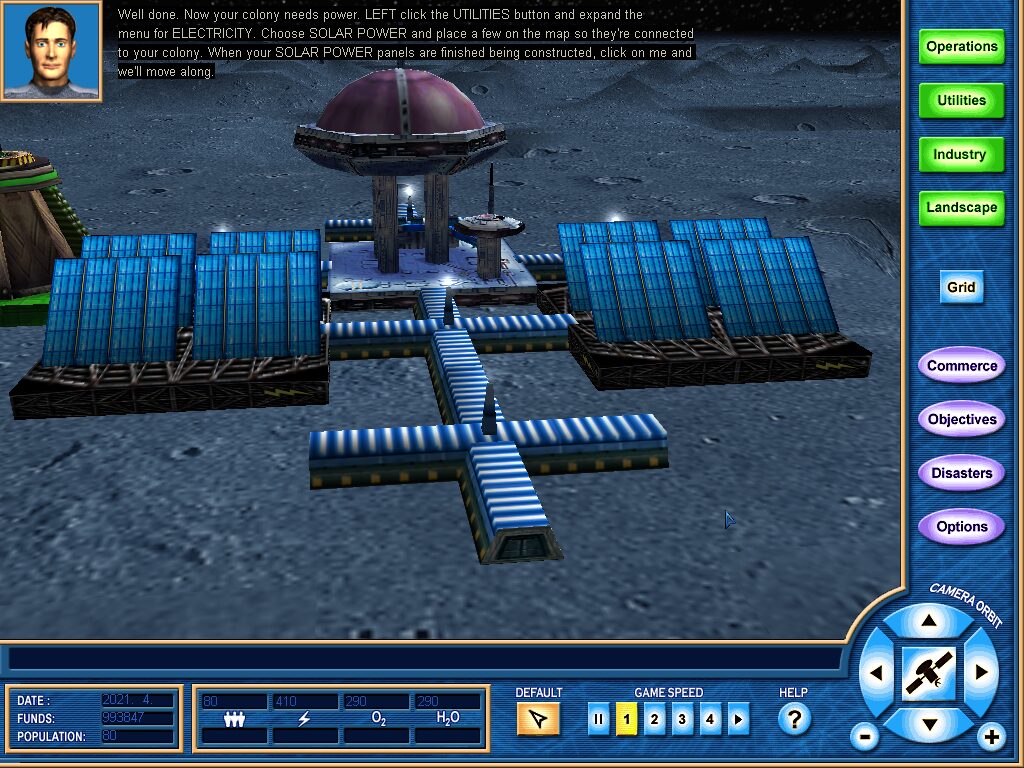Click the play arrow speed button

[x=738, y=719]
